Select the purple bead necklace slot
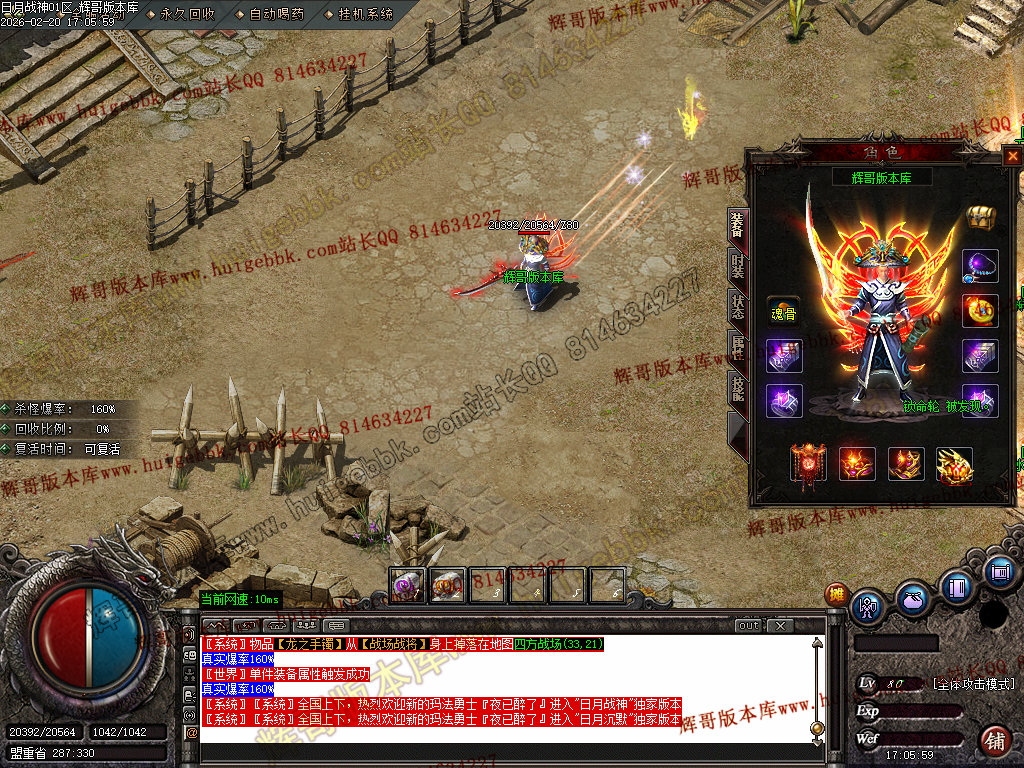This screenshot has width=1024, height=768. click(x=979, y=265)
